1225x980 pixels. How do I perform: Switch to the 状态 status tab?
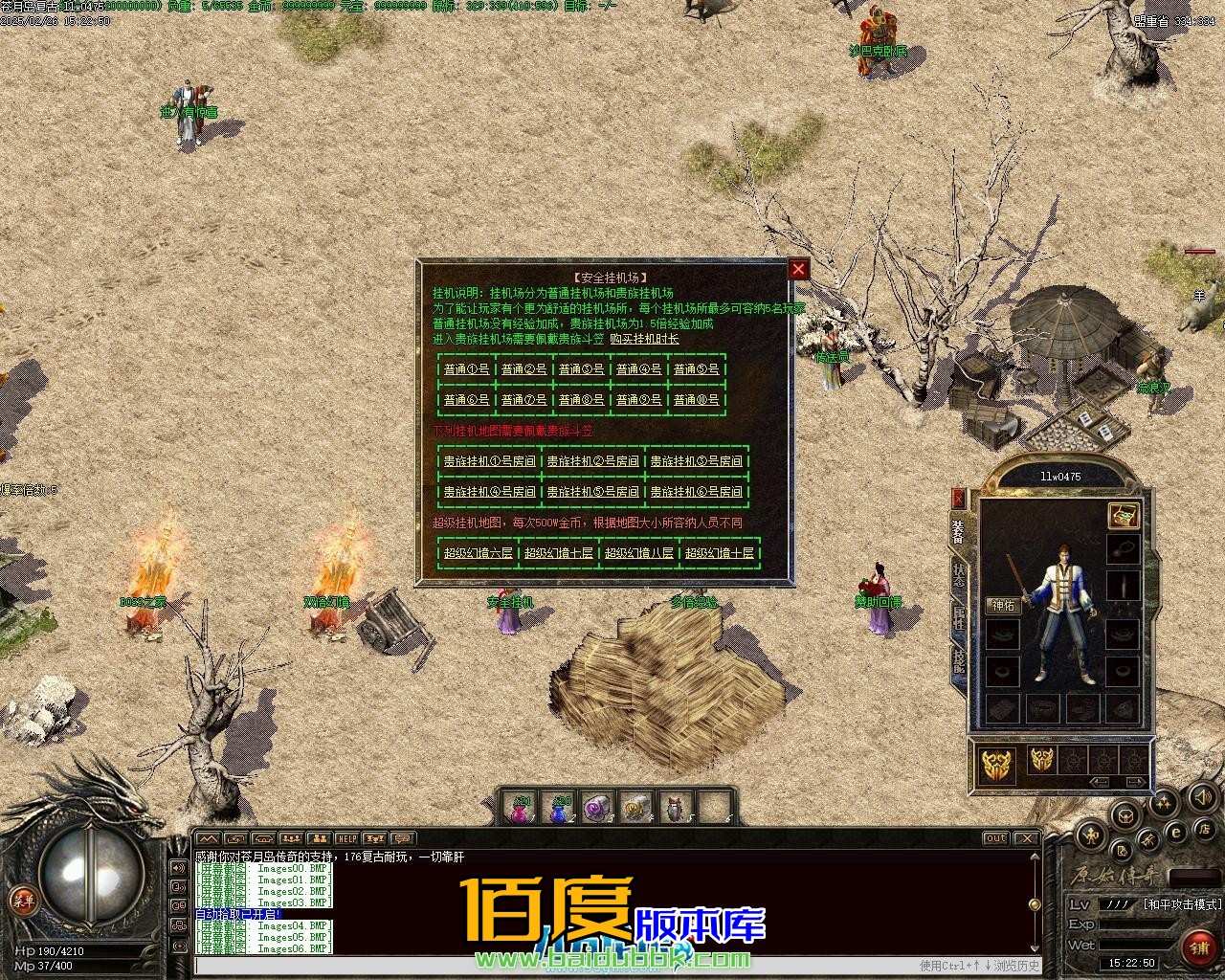[961, 574]
